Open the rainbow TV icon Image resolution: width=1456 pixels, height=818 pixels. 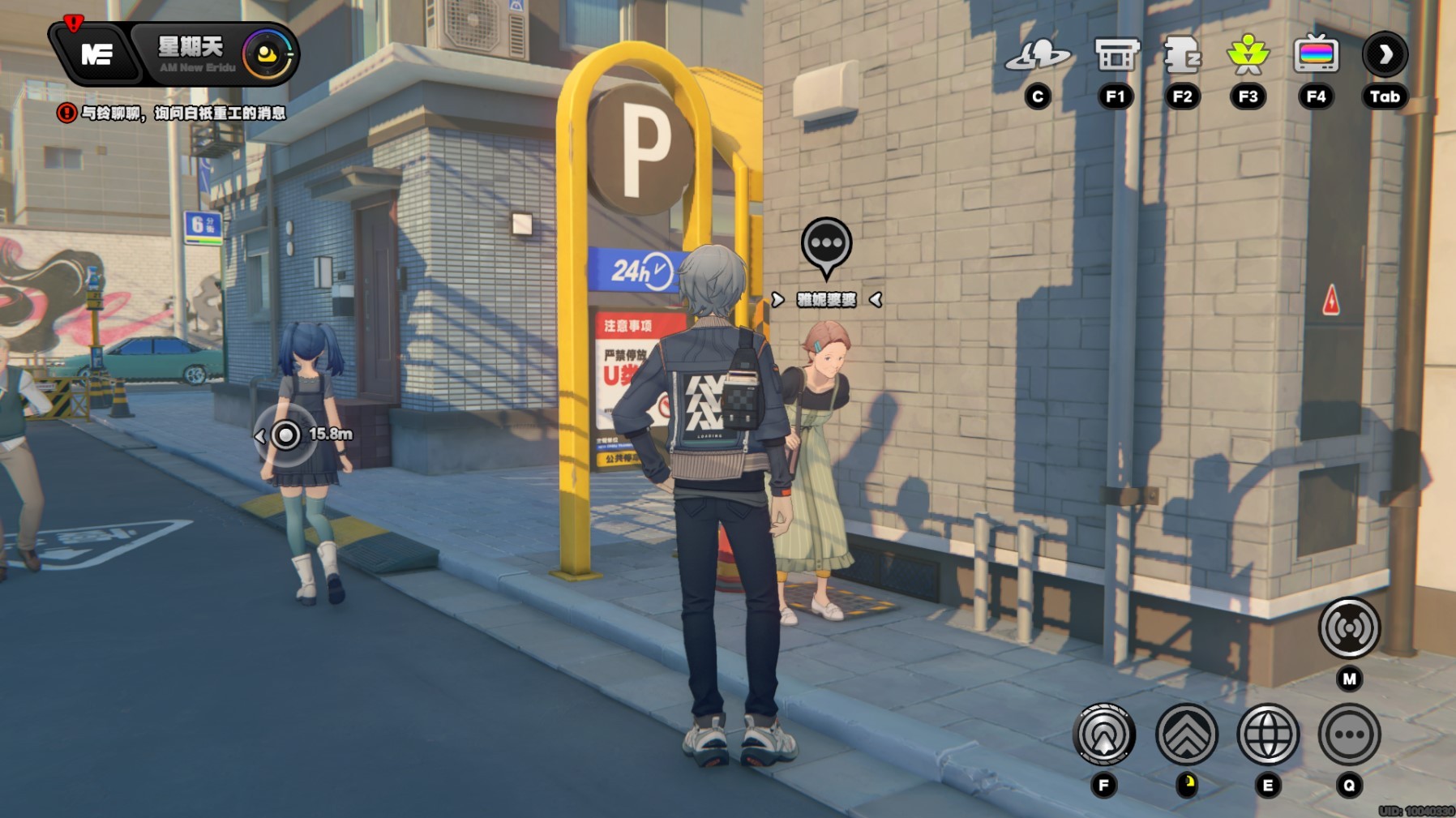pos(1316,55)
